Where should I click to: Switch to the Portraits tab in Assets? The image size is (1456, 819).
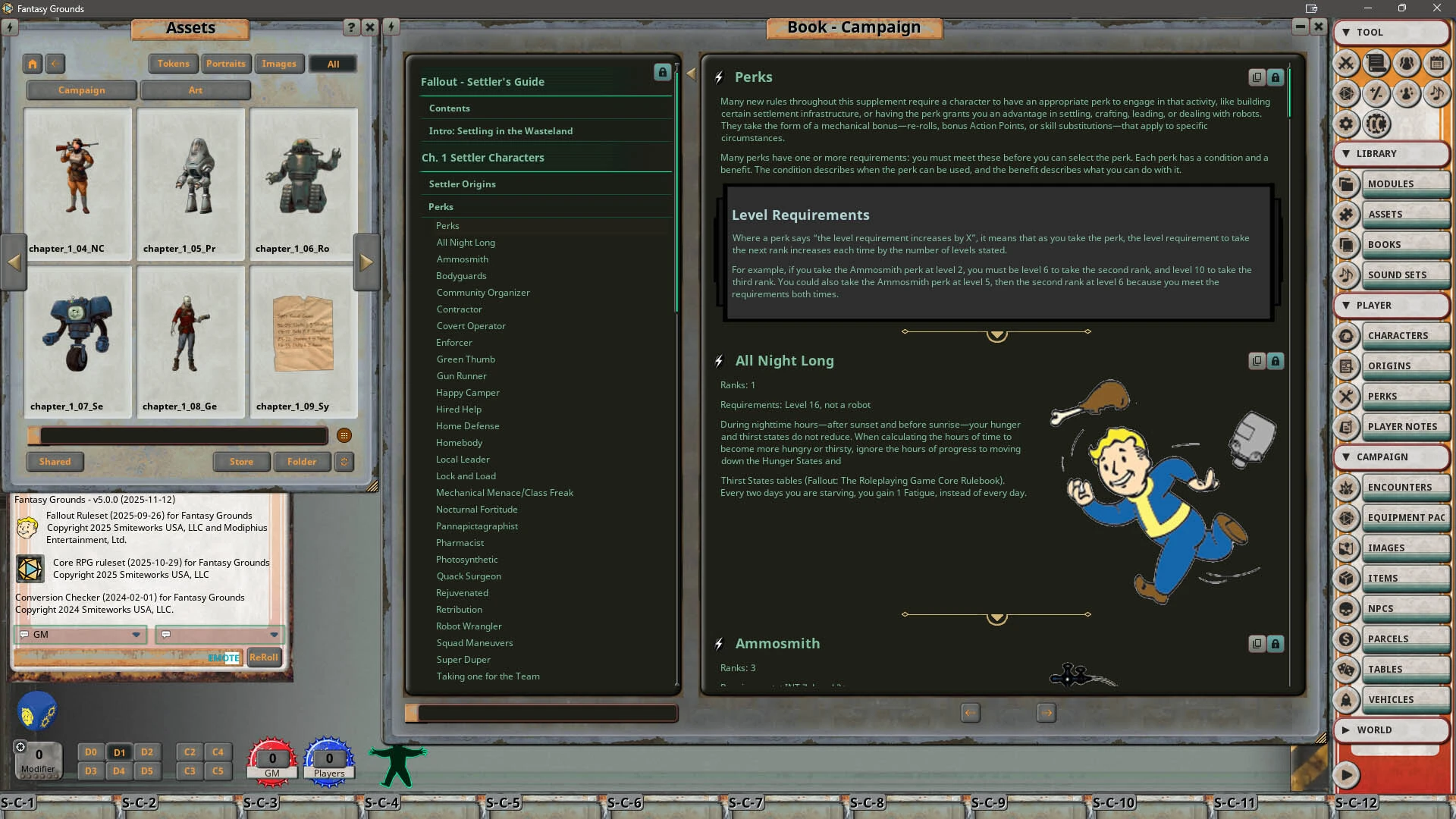(226, 63)
